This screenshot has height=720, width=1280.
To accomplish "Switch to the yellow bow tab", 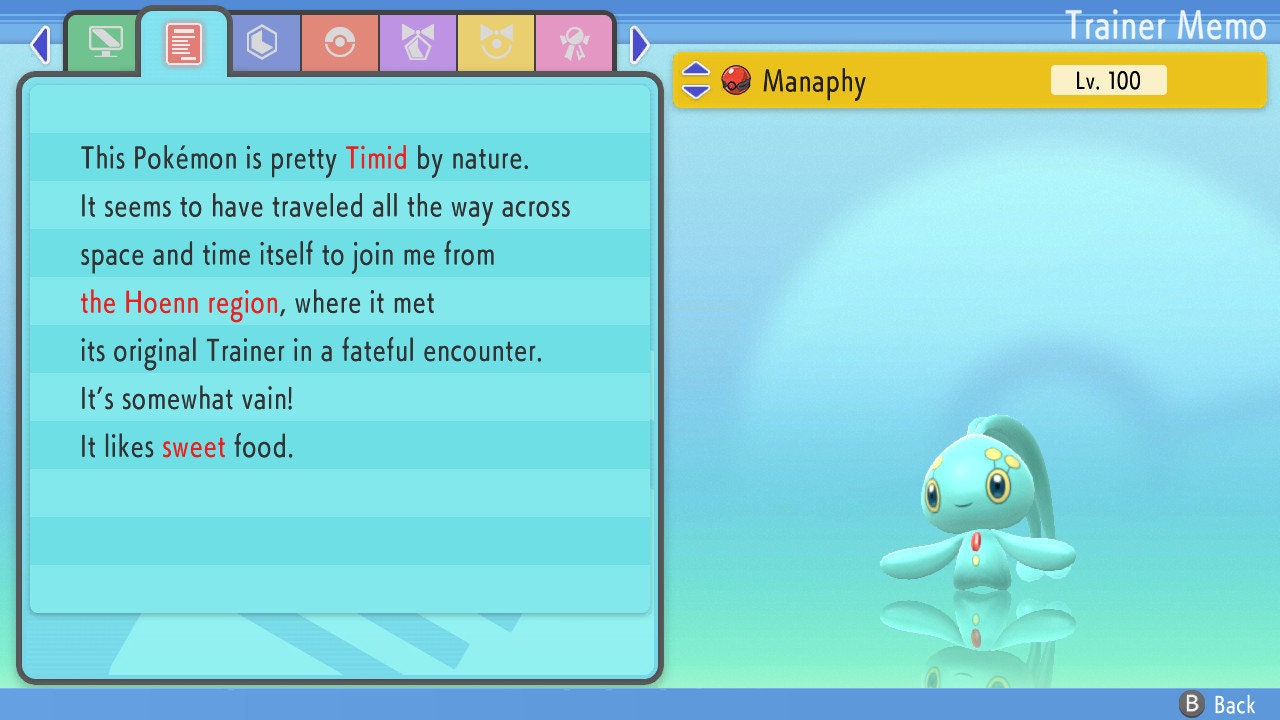I will click(496, 42).
